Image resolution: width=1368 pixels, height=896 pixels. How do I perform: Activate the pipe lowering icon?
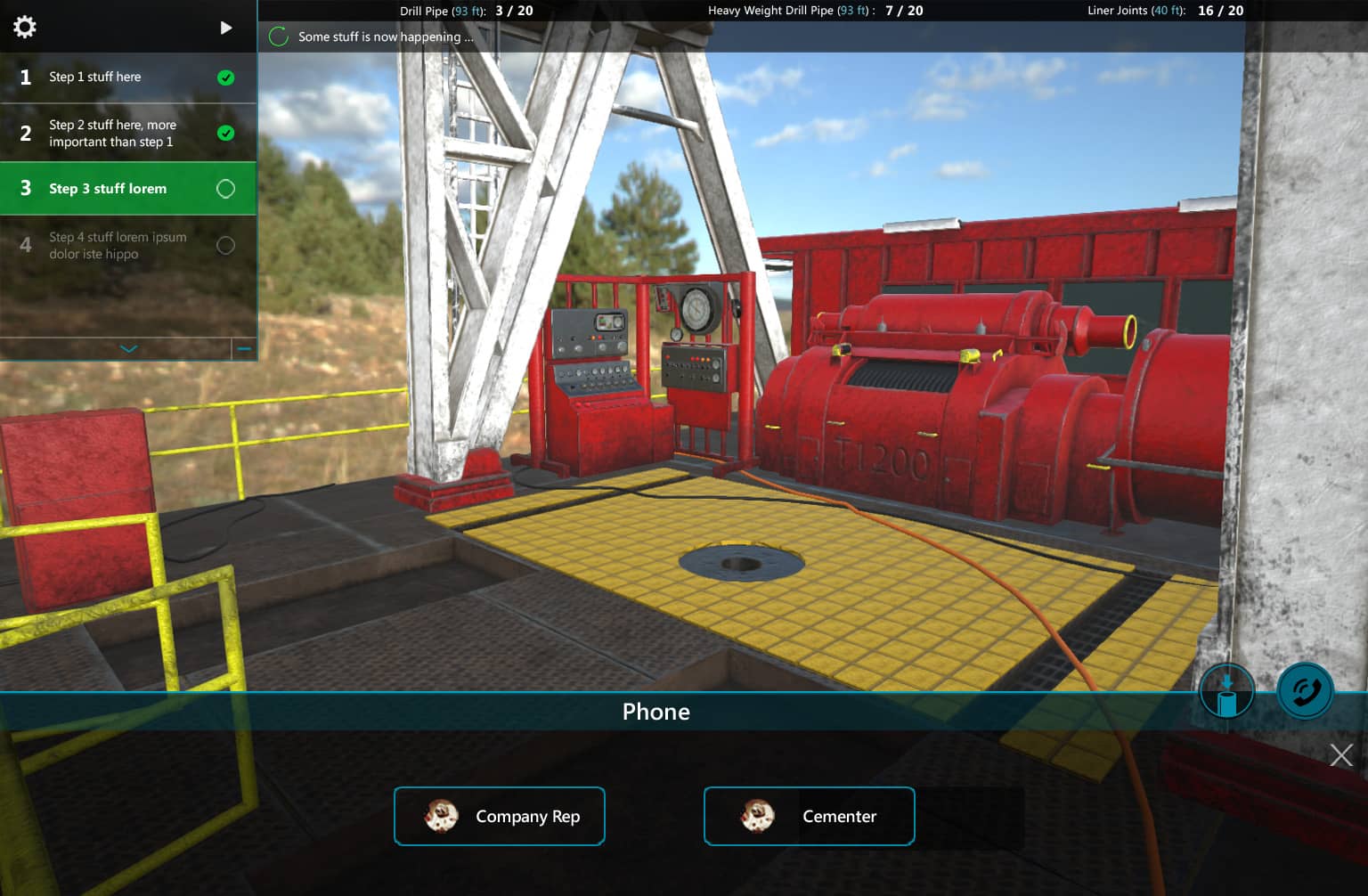[x=1227, y=691]
